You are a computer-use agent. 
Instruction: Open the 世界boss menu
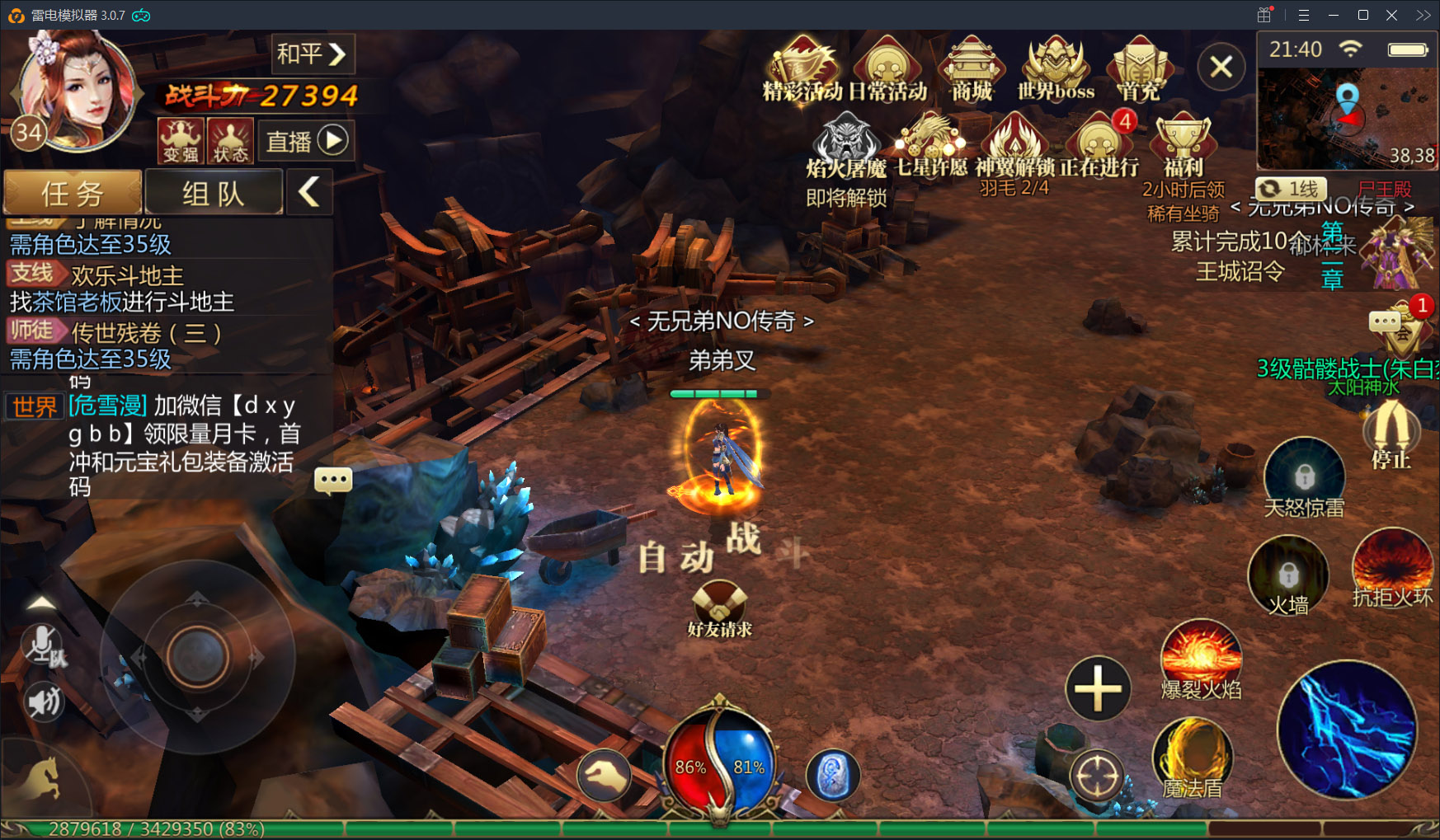tap(1056, 68)
